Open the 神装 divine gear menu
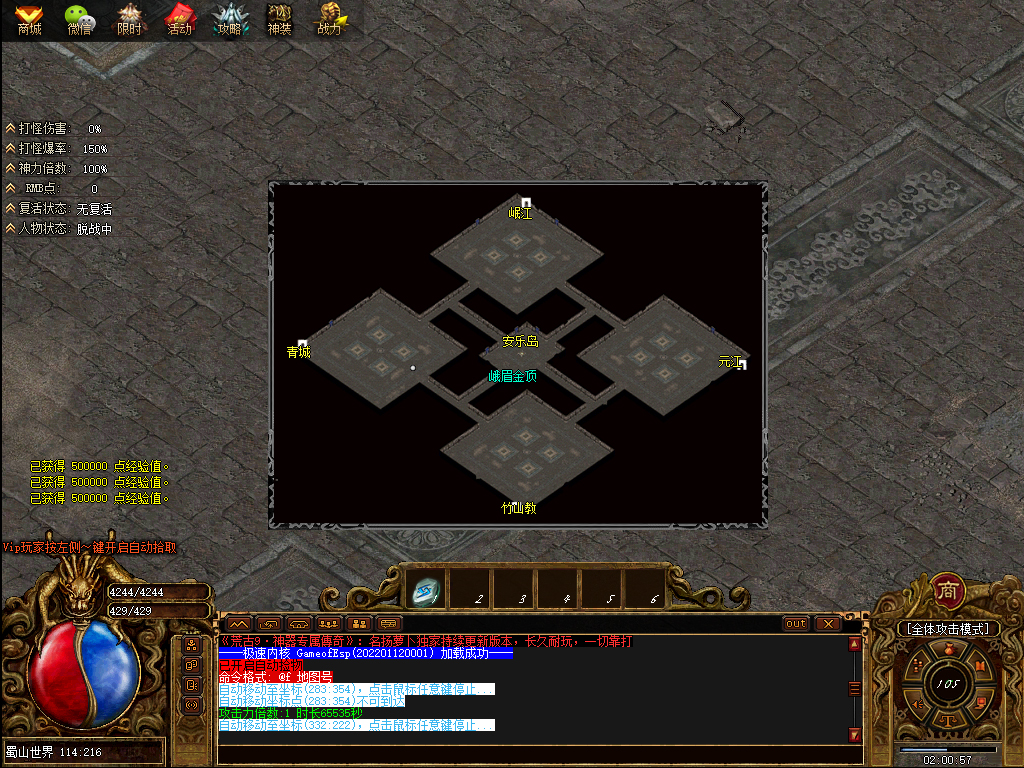Image resolution: width=1024 pixels, height=768 pixels. point(279,18)
